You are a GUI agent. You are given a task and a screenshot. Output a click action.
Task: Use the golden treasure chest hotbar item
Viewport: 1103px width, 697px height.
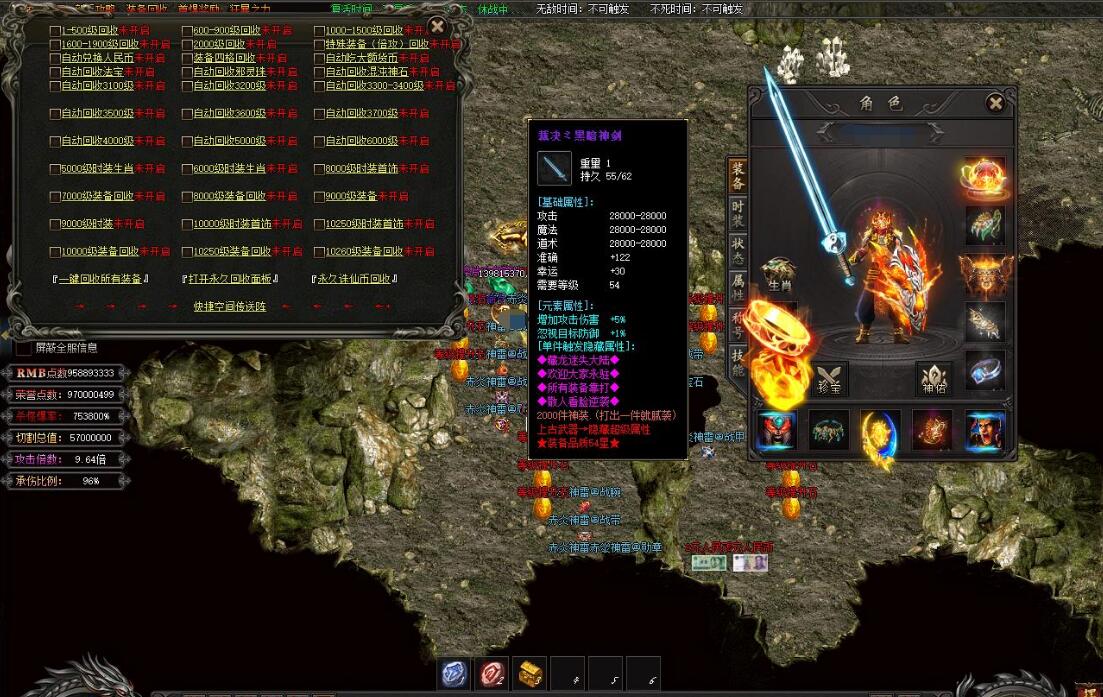(529, 674)
